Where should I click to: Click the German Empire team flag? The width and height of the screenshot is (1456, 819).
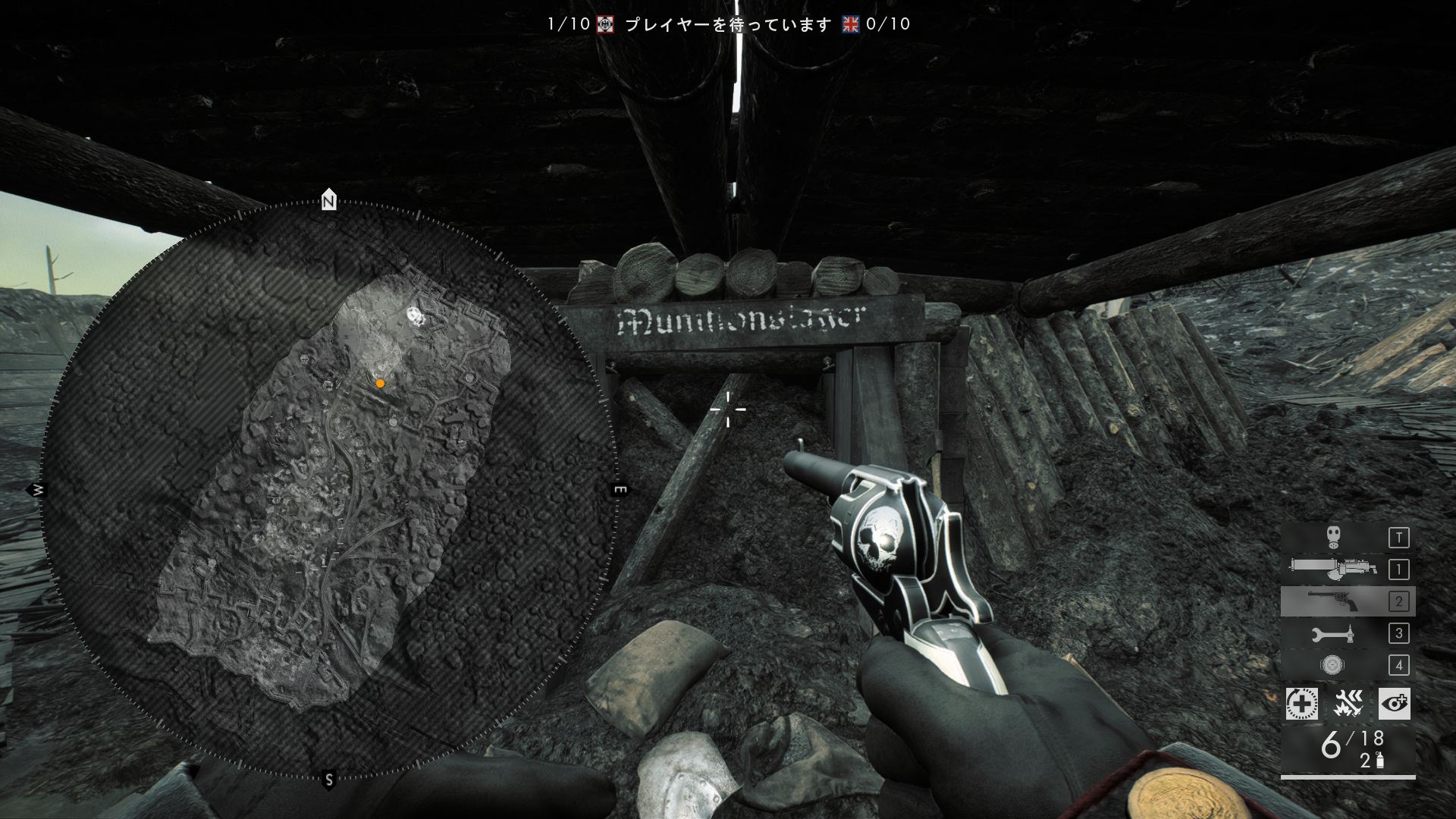coord(605,24)
